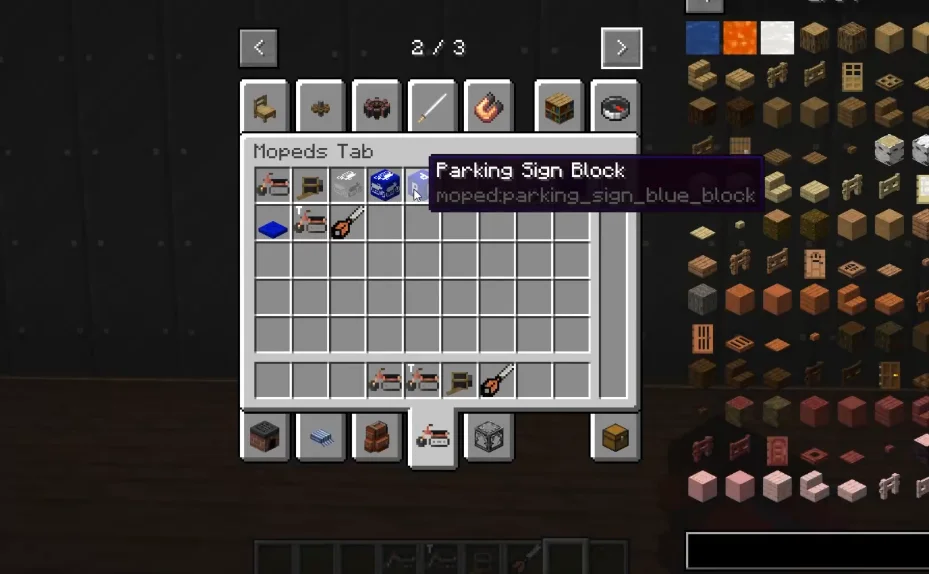Pick the blue Parking Sign Block
This screenshot has width=929, height=574.
coord(420,185)
